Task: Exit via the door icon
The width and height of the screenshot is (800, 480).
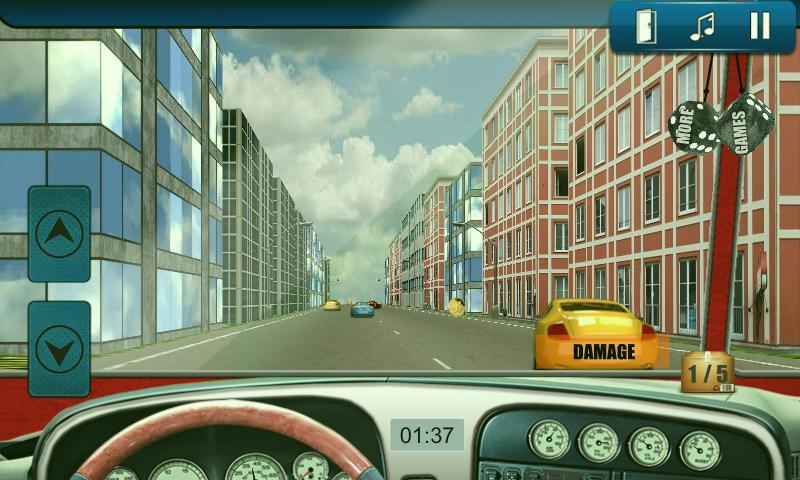Action: pos(646,26)
